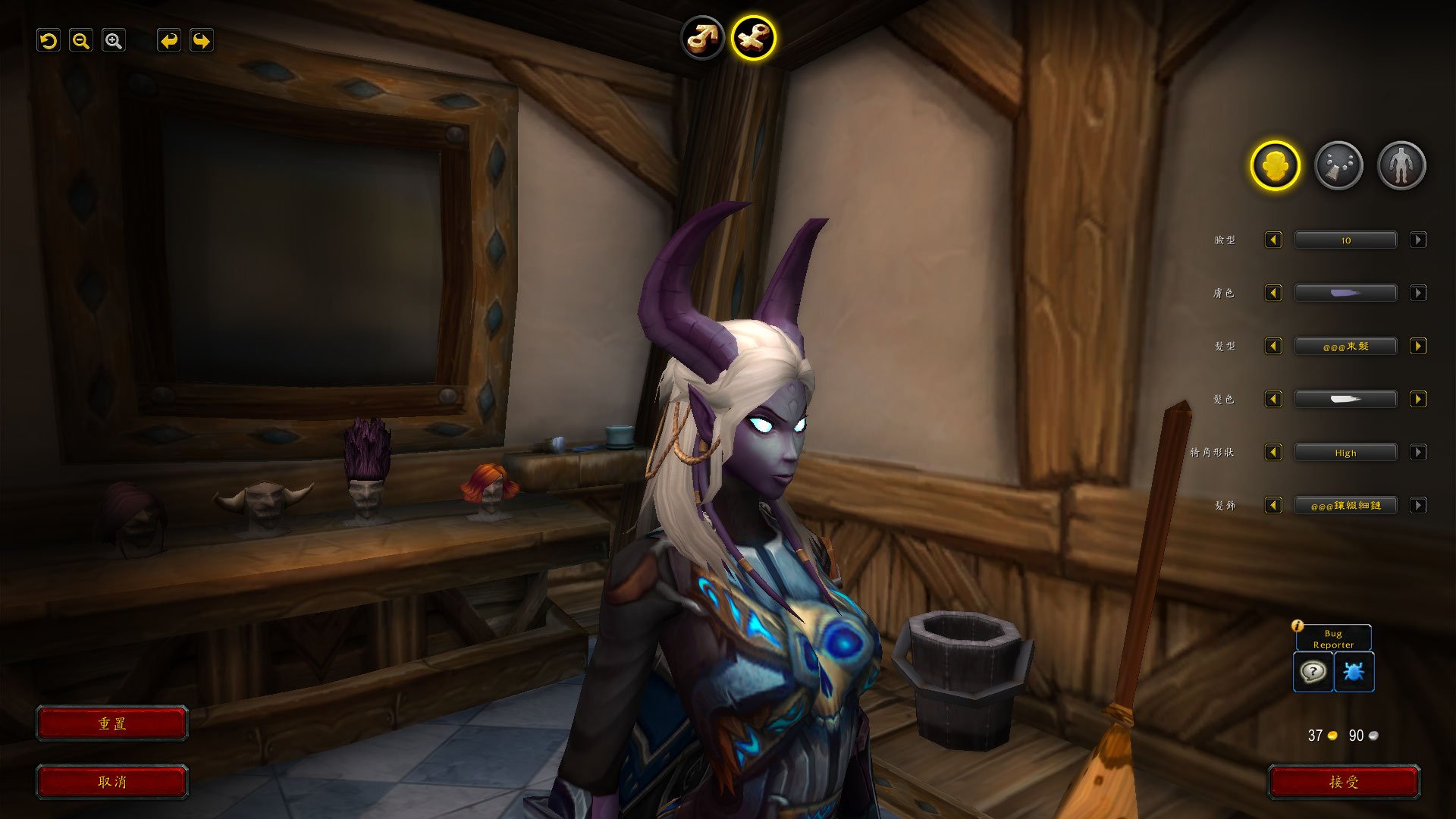The image size is (1456, 819).
Task: Open the blue bug report icon
Action: (1354, 672)
